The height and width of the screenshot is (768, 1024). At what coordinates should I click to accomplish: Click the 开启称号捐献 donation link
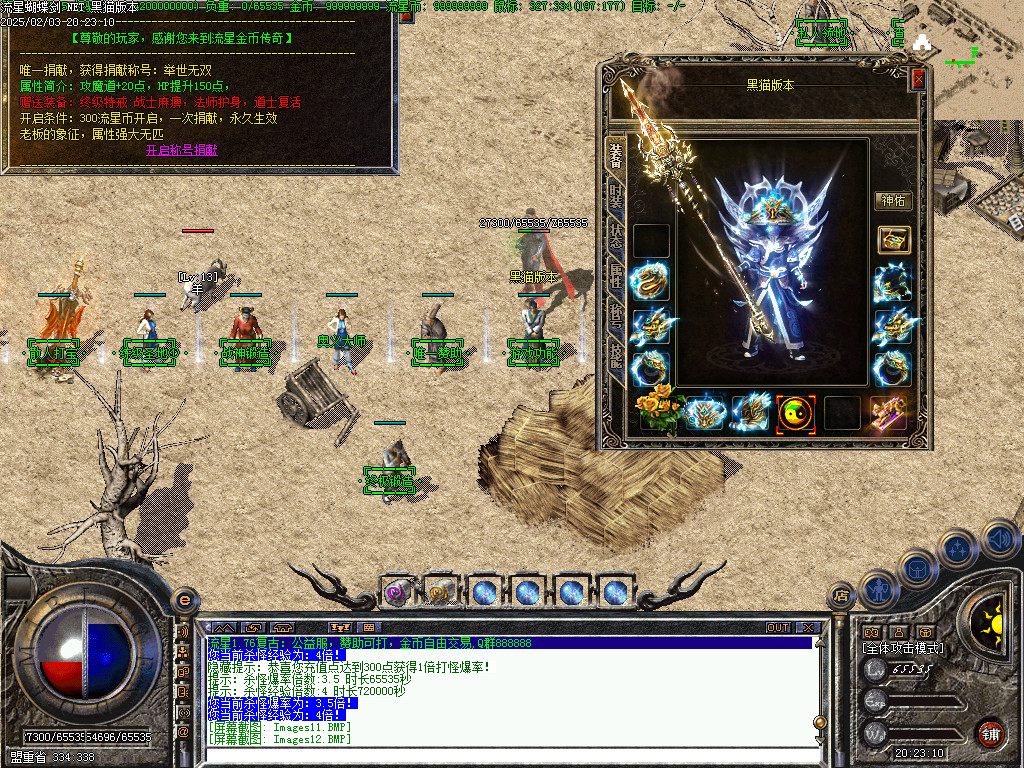pyautogui.click(x=181, y=150)
